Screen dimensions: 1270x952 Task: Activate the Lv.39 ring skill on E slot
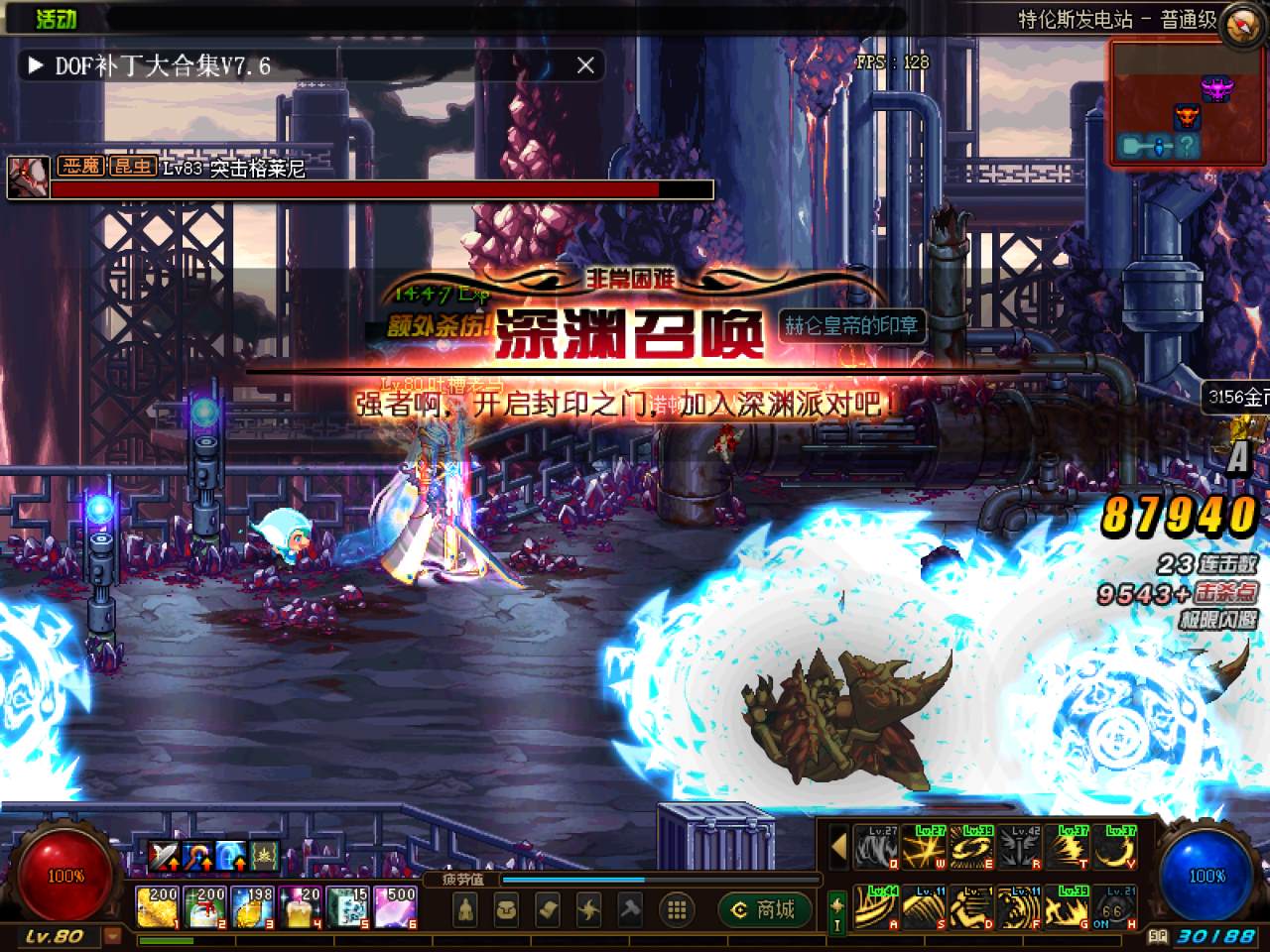(971, 848)
